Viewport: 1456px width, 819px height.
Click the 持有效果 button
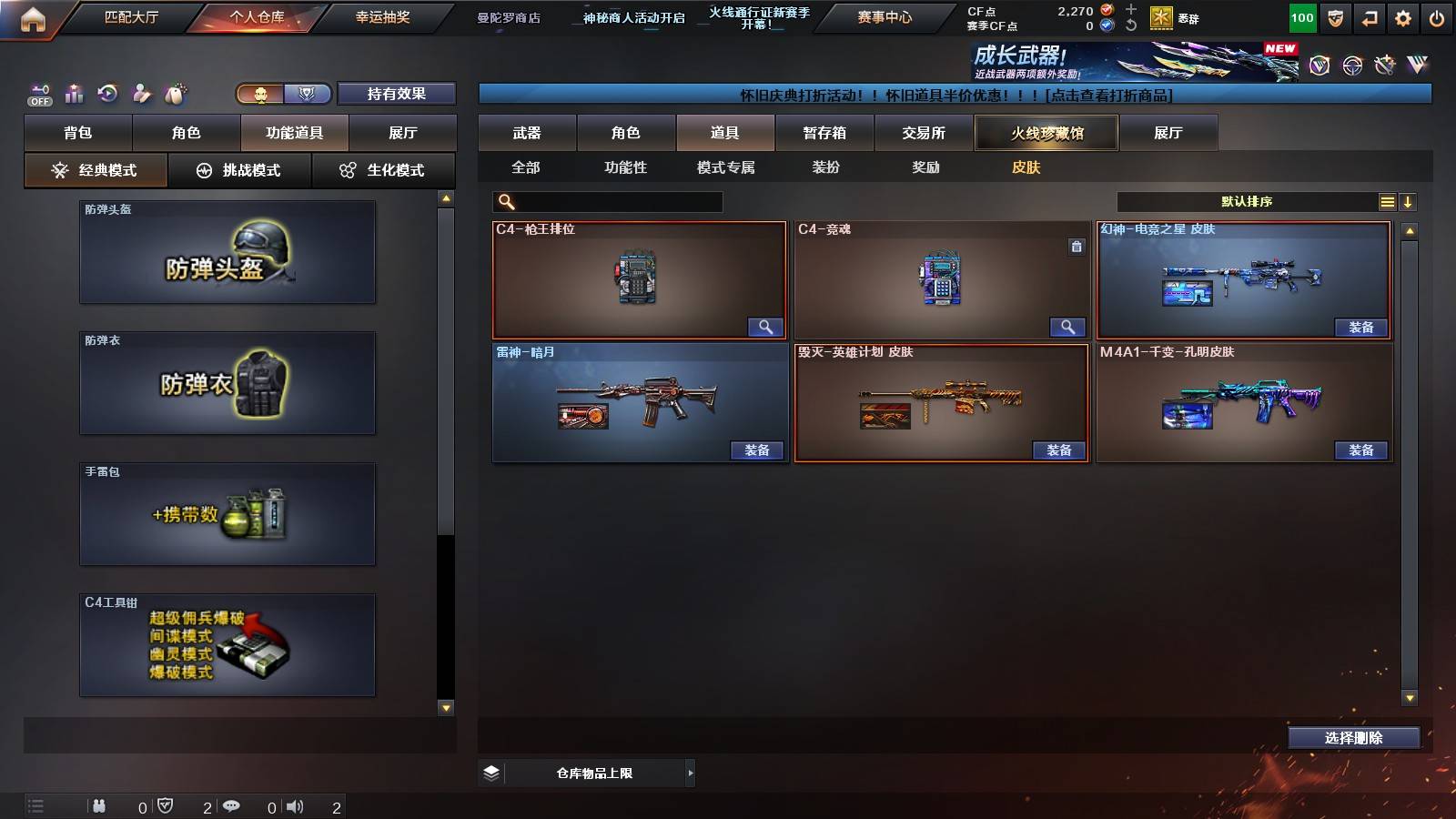click(x=398, y=94)
